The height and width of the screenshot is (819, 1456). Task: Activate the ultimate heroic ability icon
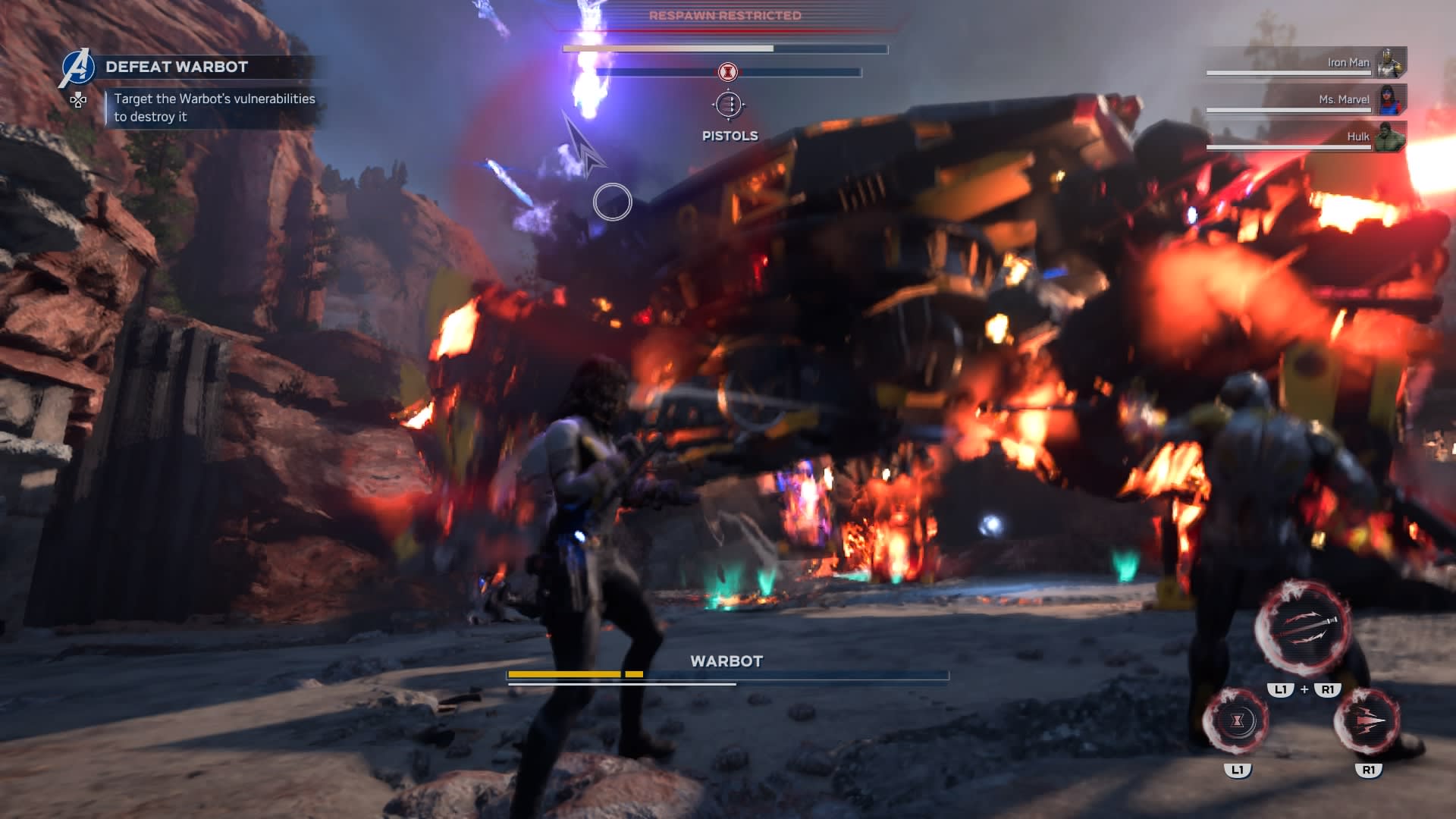click(x=1303, y=626)
